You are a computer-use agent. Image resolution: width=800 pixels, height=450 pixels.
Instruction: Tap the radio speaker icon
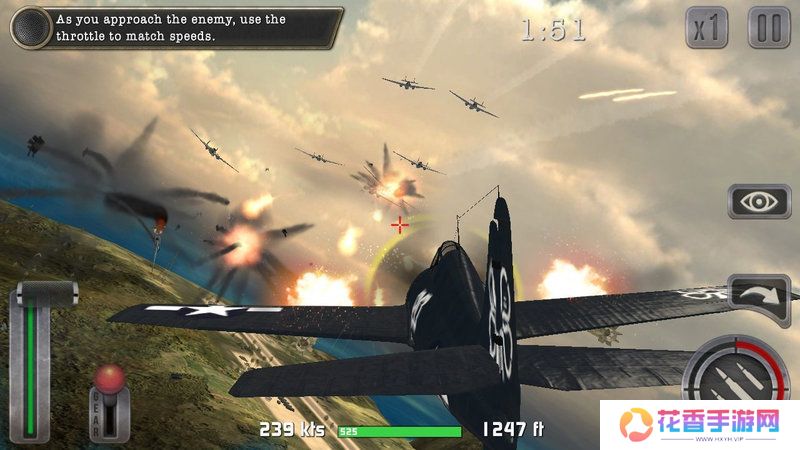pyautogui.click(x=31, y=27)
